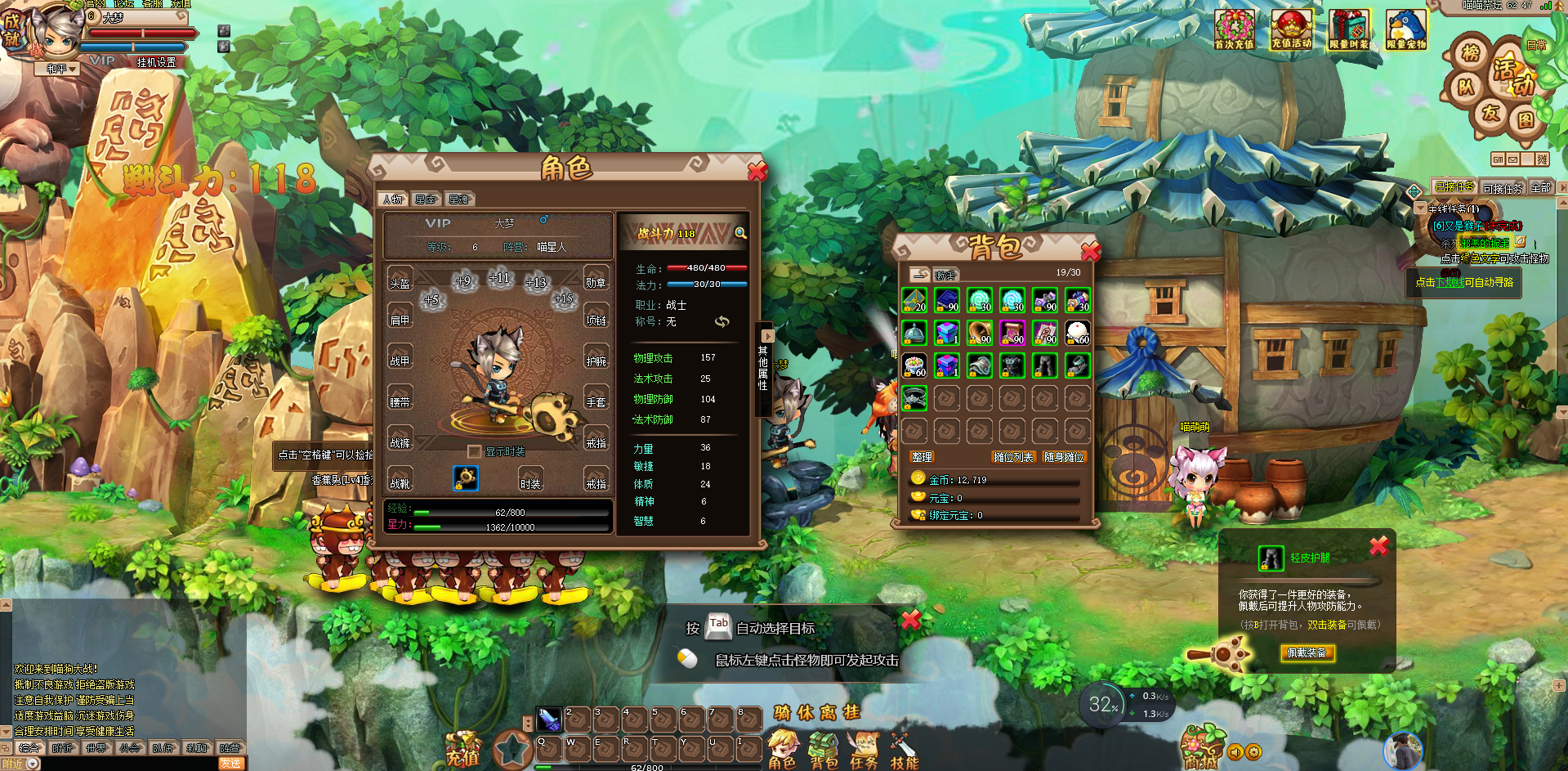Switch to the 星座 tab
1568x771 pixels.
point(426,199)
